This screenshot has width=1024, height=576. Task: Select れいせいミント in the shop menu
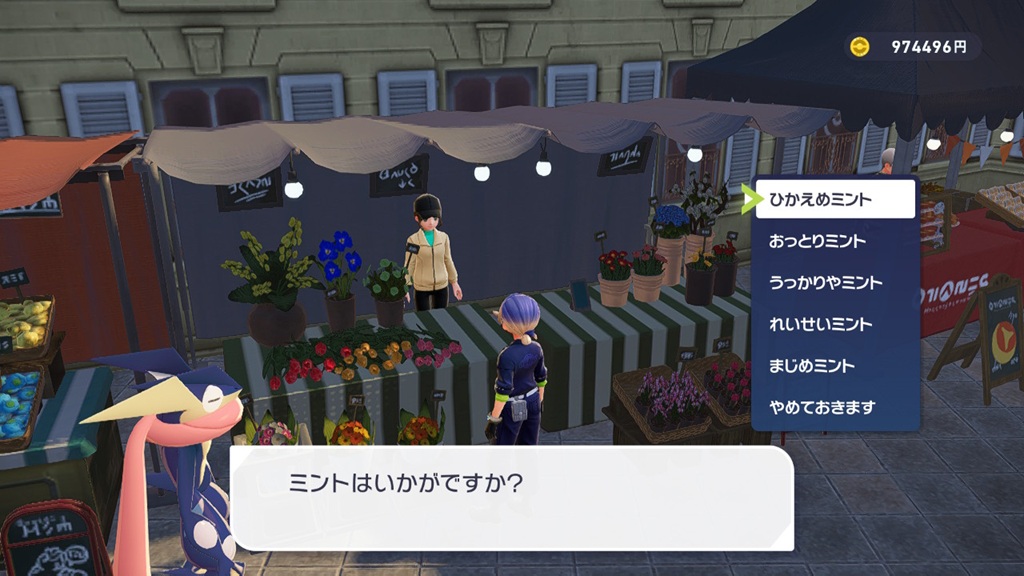coord(835,324)
